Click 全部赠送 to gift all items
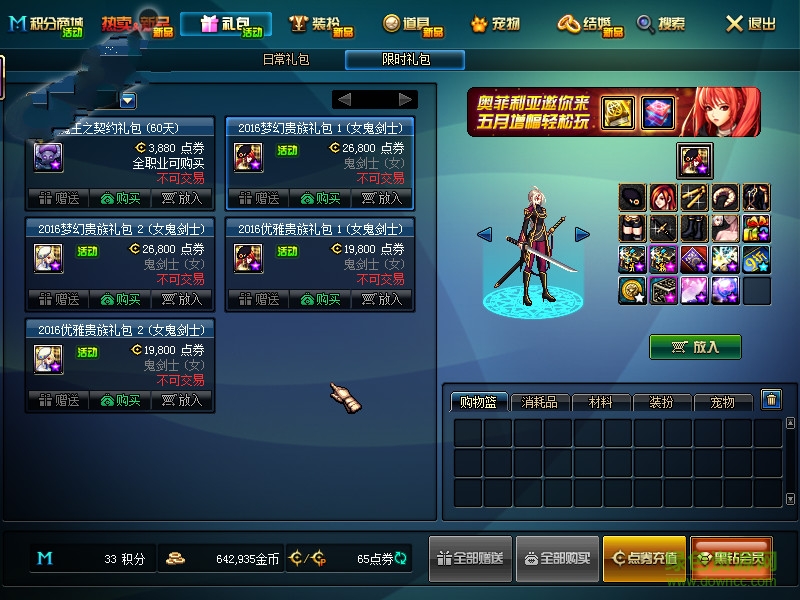 pyautogui.click(x=470, y=559)
